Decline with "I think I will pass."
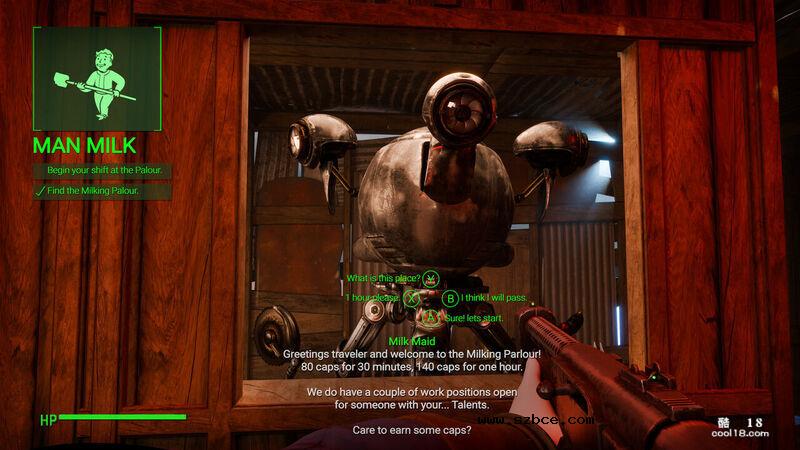The width and height of the screenshot is (800, 450). point(493,297)
